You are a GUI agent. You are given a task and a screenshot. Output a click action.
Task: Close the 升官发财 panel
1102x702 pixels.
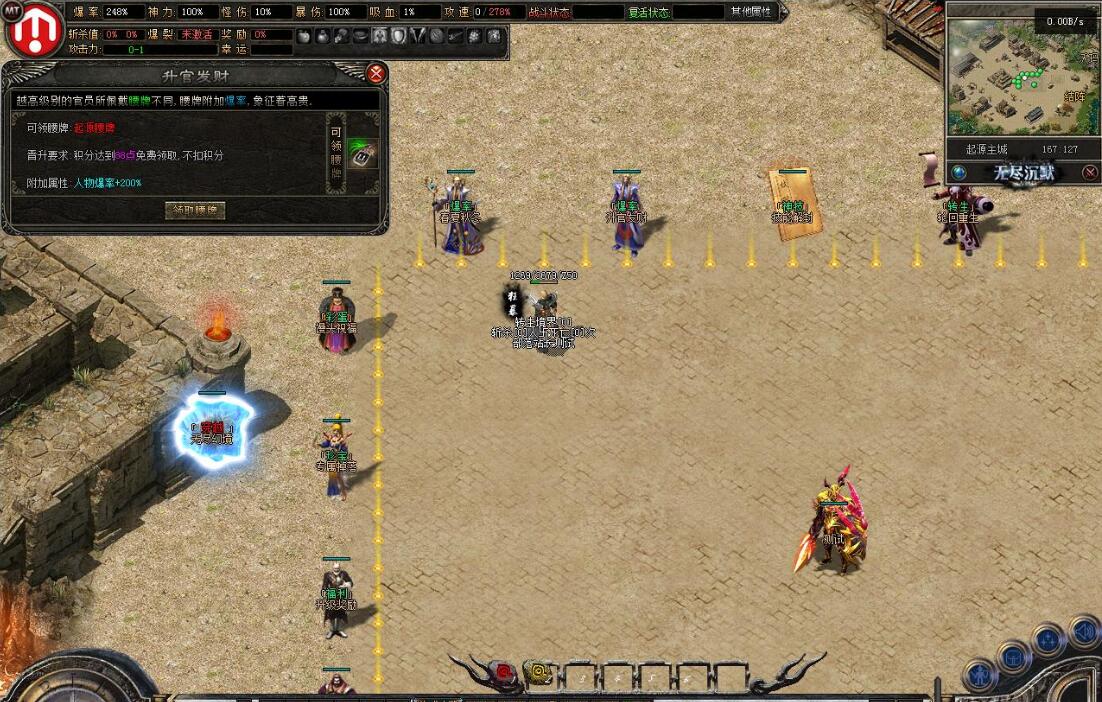tap(376, 73)
